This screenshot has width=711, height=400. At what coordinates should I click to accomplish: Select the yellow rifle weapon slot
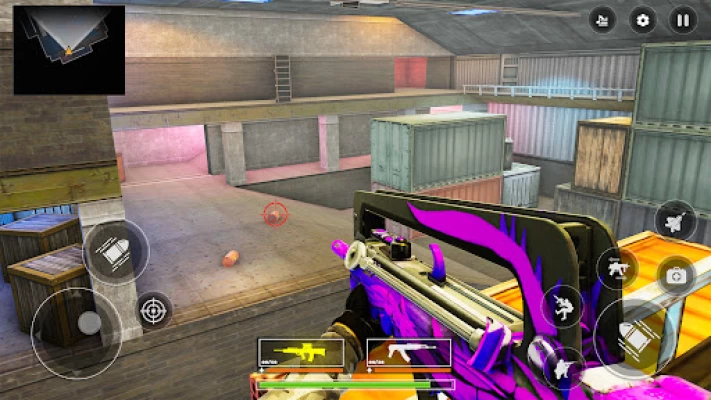pyautogui.click(x=300, y=352)
